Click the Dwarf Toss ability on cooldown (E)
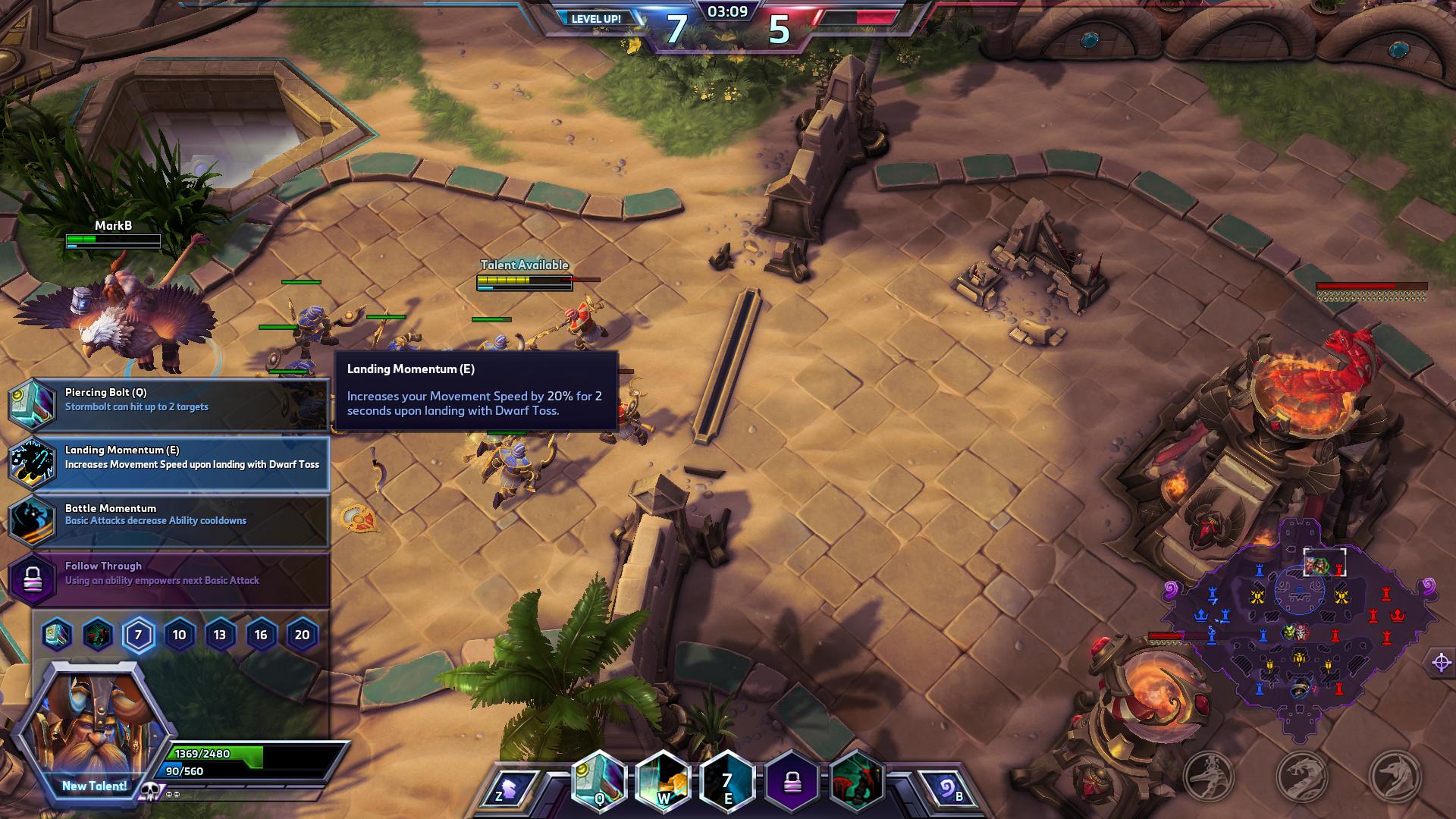The width and height of the screenshot is (1456, 819). [x=727, y=781]
